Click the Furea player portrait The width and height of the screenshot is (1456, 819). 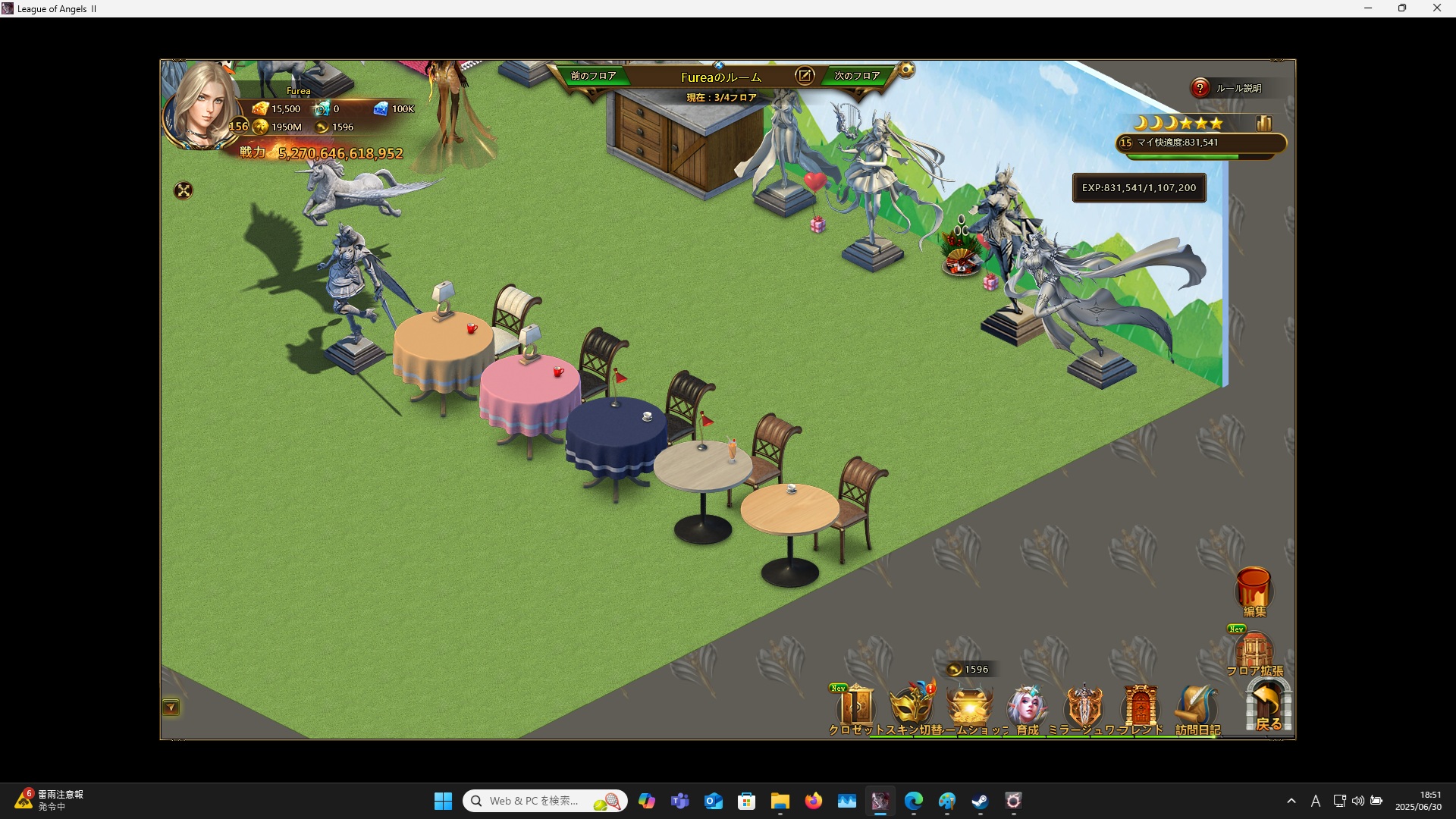coord(202,106)
